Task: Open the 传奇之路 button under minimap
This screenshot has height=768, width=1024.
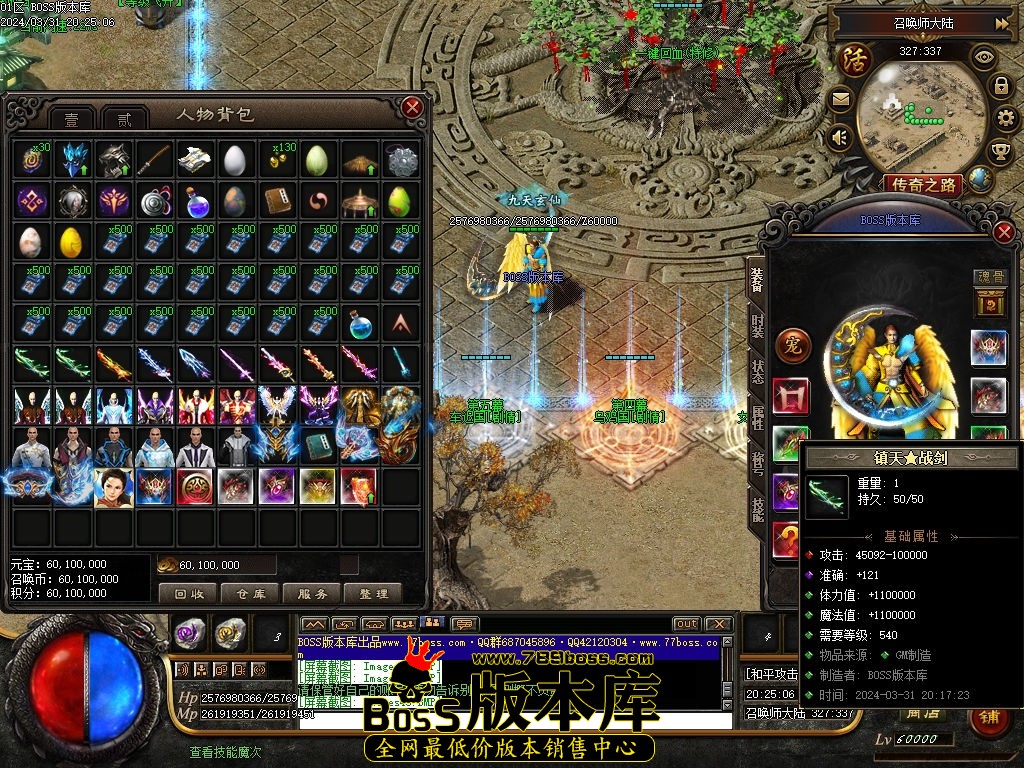Action: (x=923, y=184)
